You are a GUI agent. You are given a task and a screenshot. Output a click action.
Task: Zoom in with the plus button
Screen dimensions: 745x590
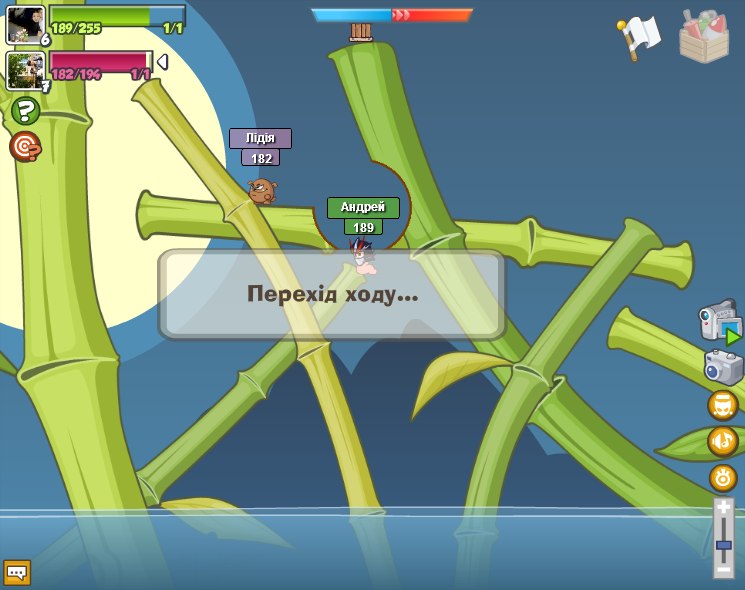pyautogui.click(x=723, y=508)
